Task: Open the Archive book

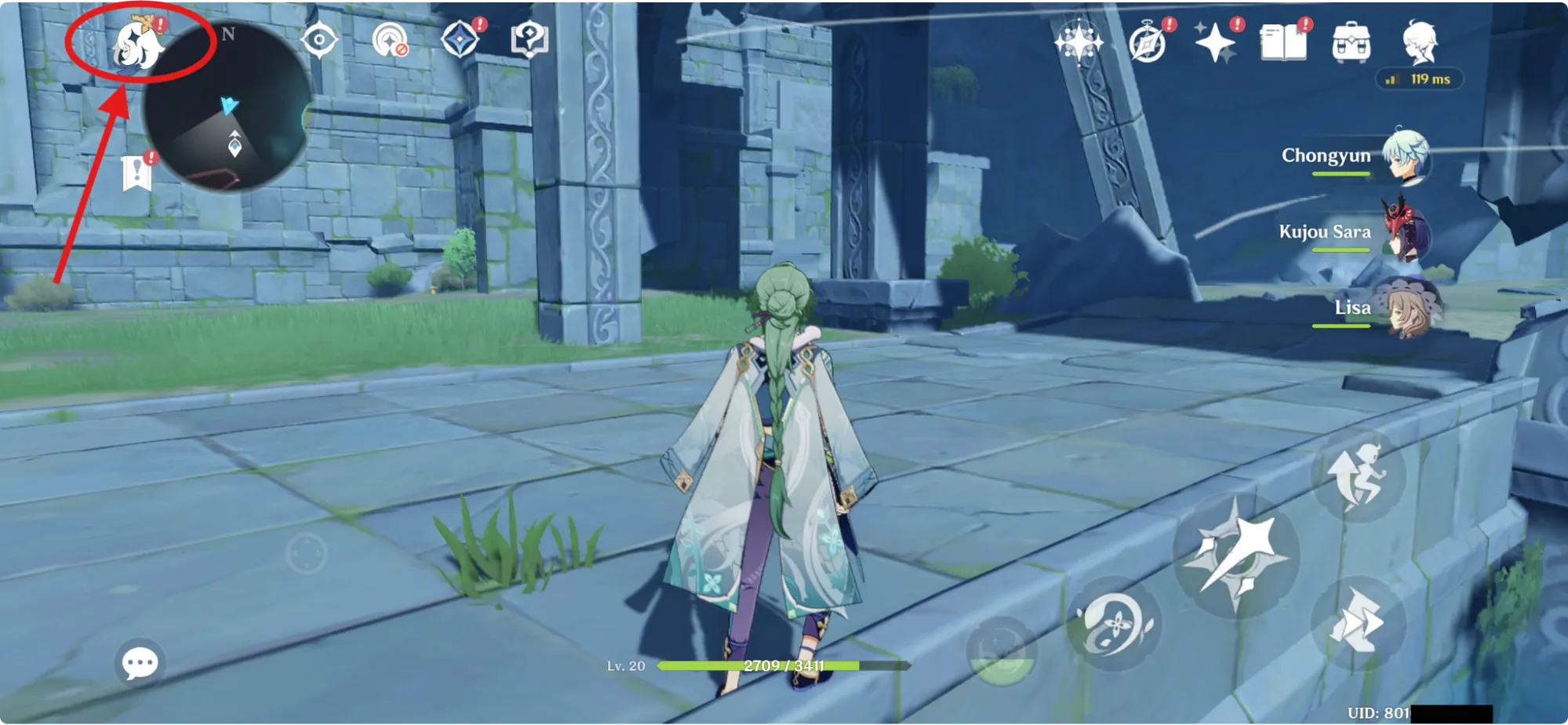Action: pos(1284,43)
